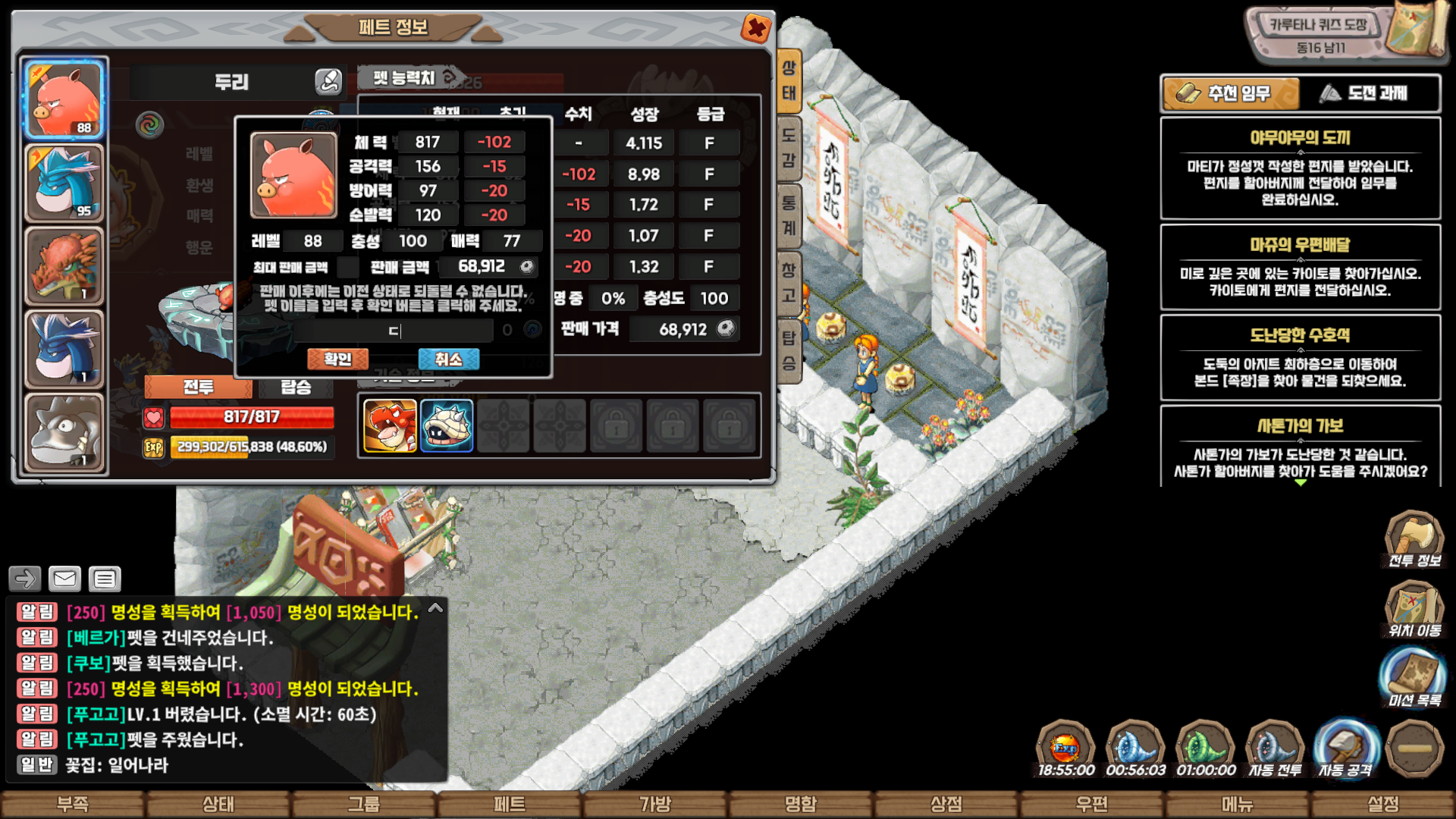This screenshot has height=819, width=1456.
Task: Switch to the 도전 과제 tab
Action: pos(1370,93)
